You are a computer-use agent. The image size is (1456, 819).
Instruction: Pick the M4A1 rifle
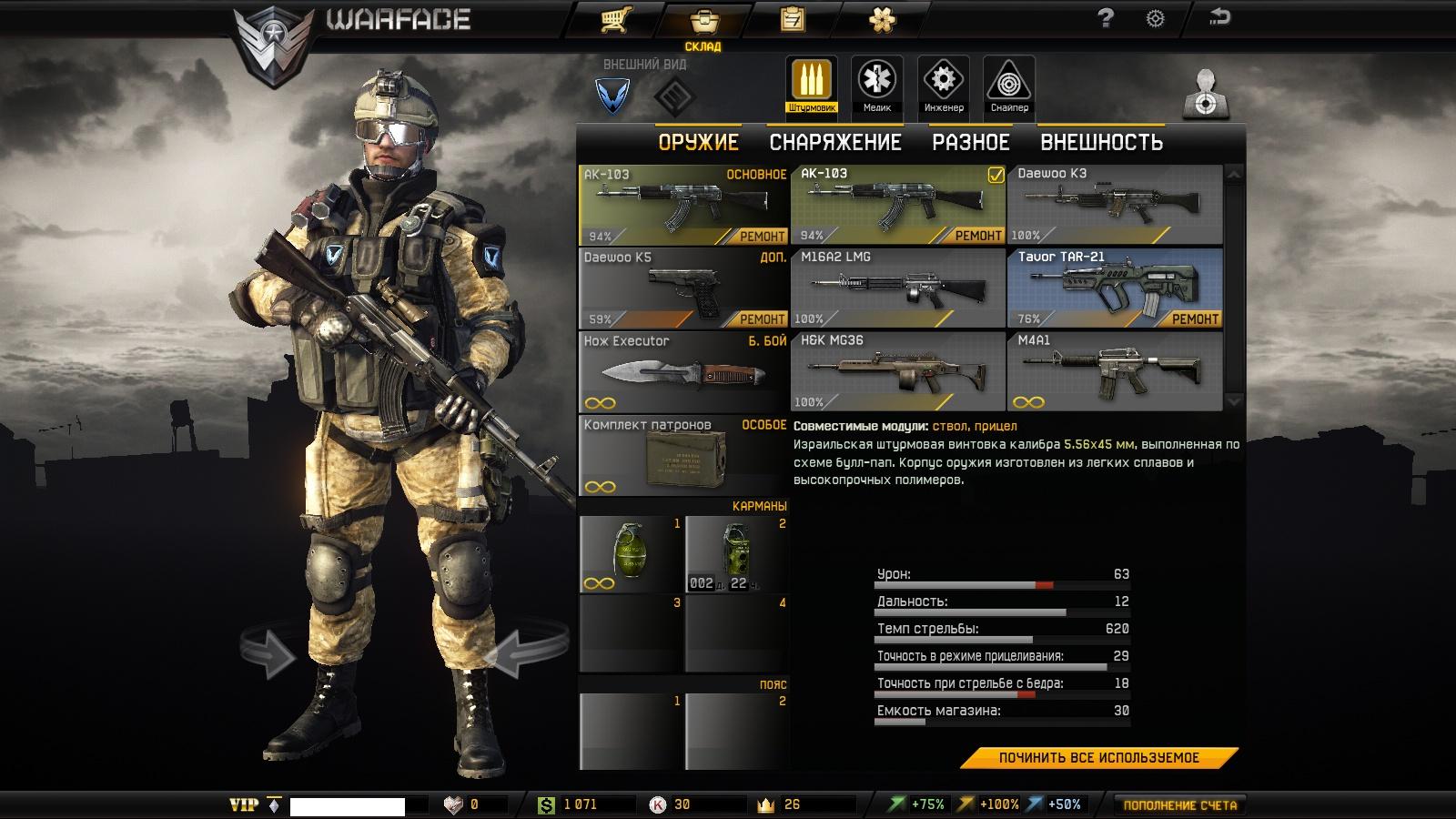tap(1114, 371)
